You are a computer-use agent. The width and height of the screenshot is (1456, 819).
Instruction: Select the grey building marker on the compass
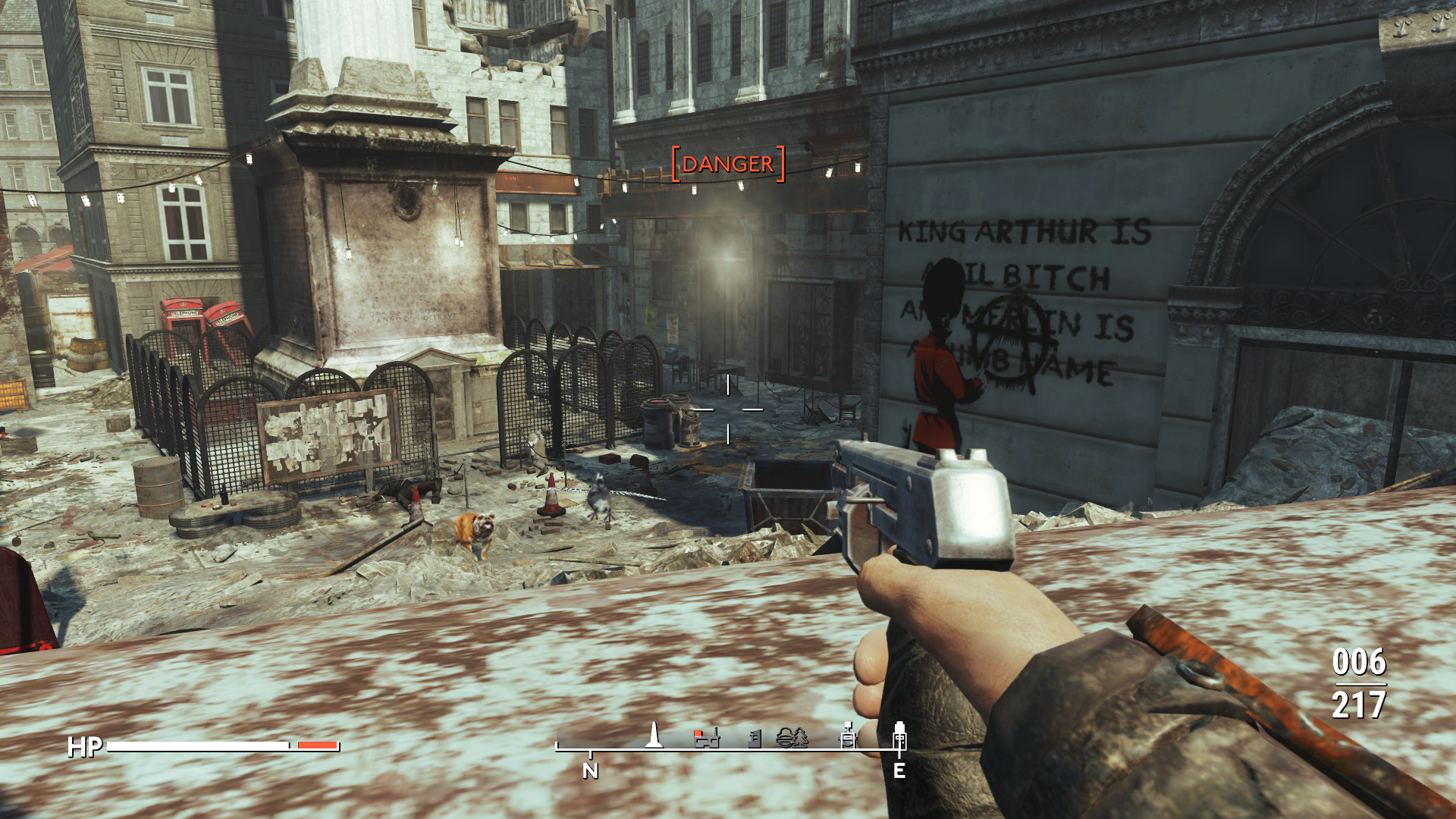(755, 738)
